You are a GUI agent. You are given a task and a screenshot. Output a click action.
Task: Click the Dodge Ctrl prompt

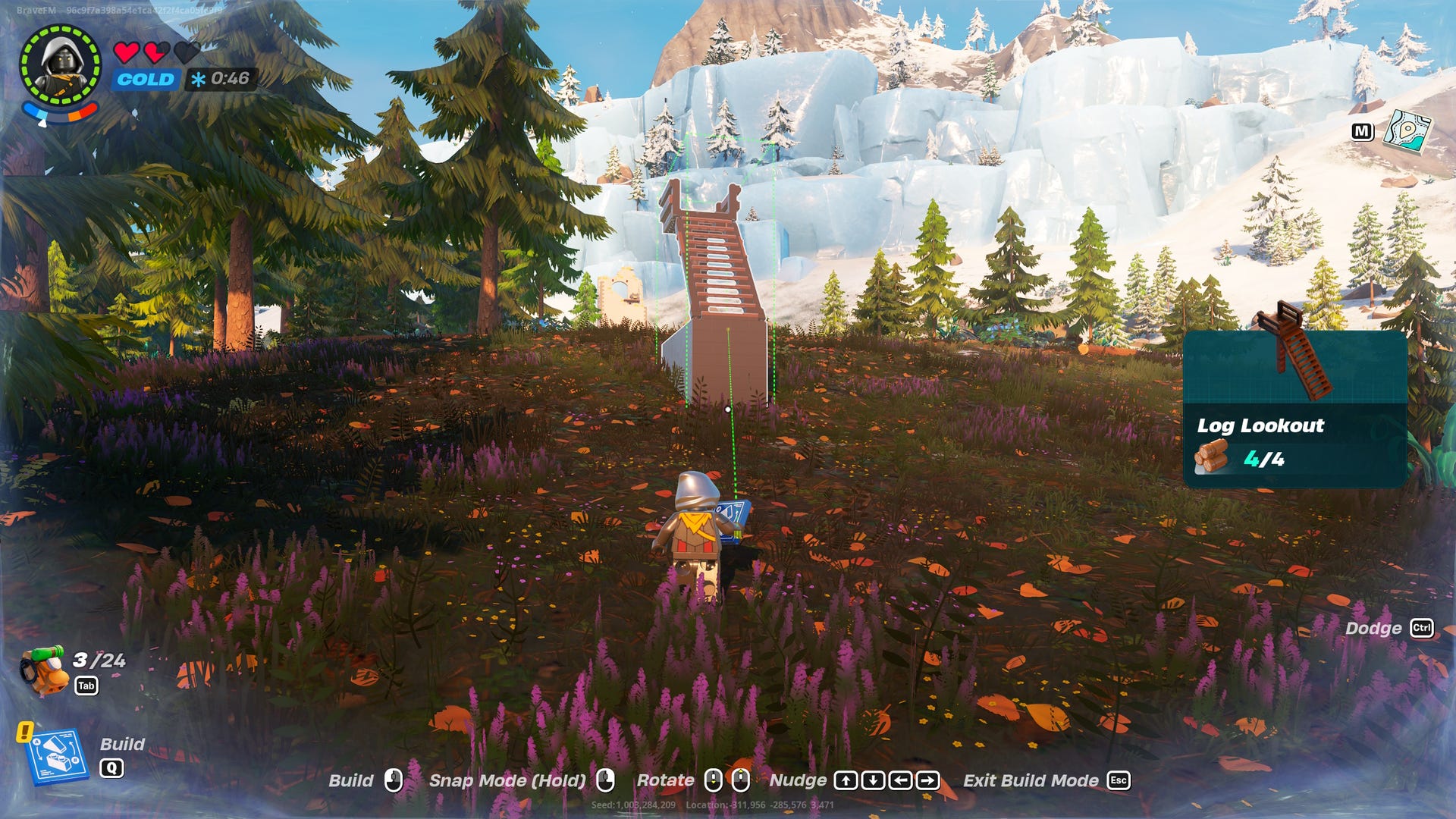[1423, 629]
